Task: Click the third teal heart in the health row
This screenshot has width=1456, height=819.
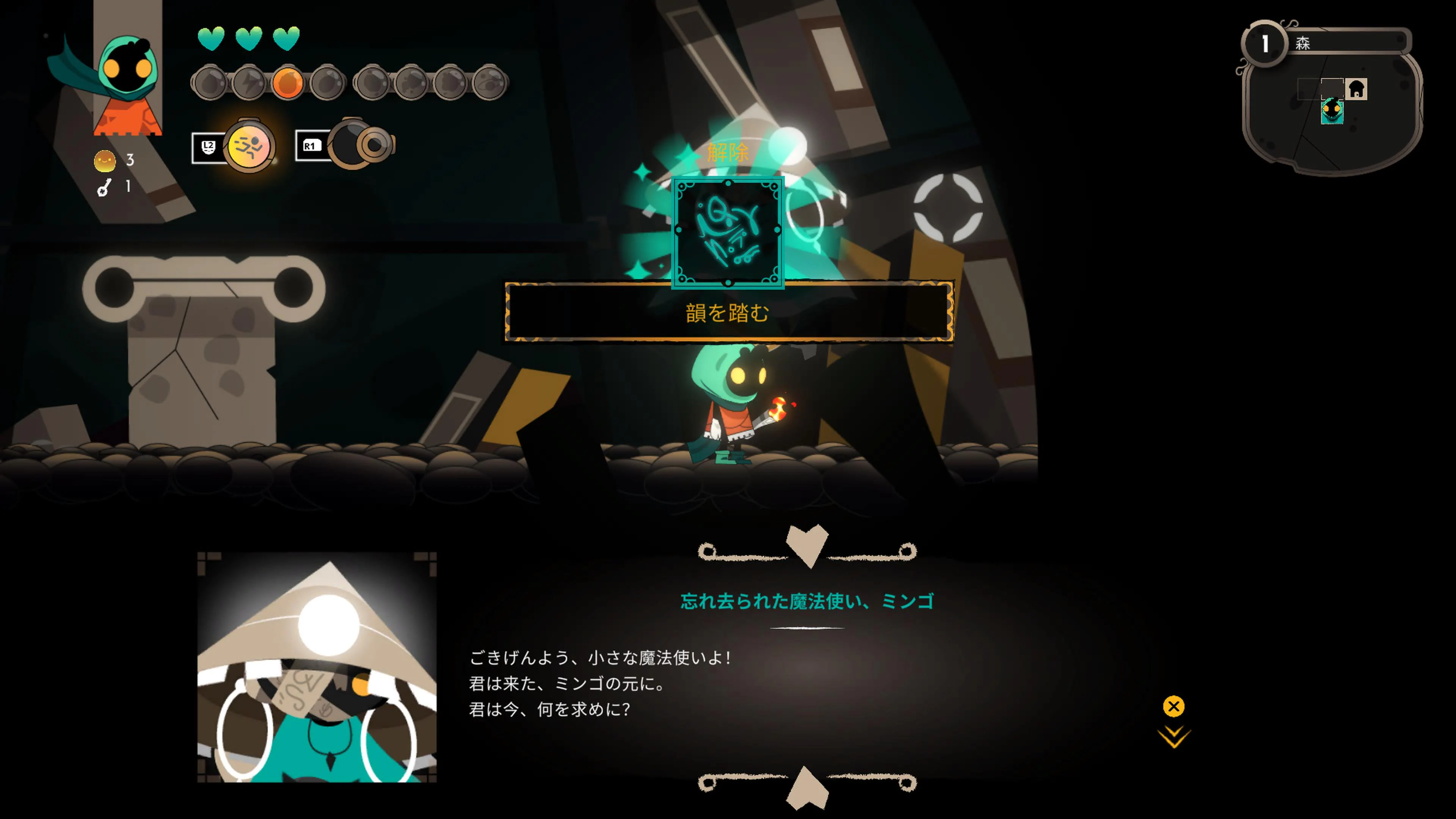Action: [287, 39]
